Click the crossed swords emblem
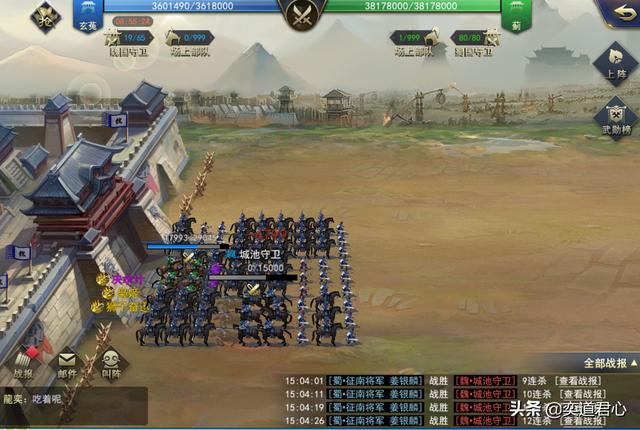The image size is (640, 430). (x=301, y=14)
